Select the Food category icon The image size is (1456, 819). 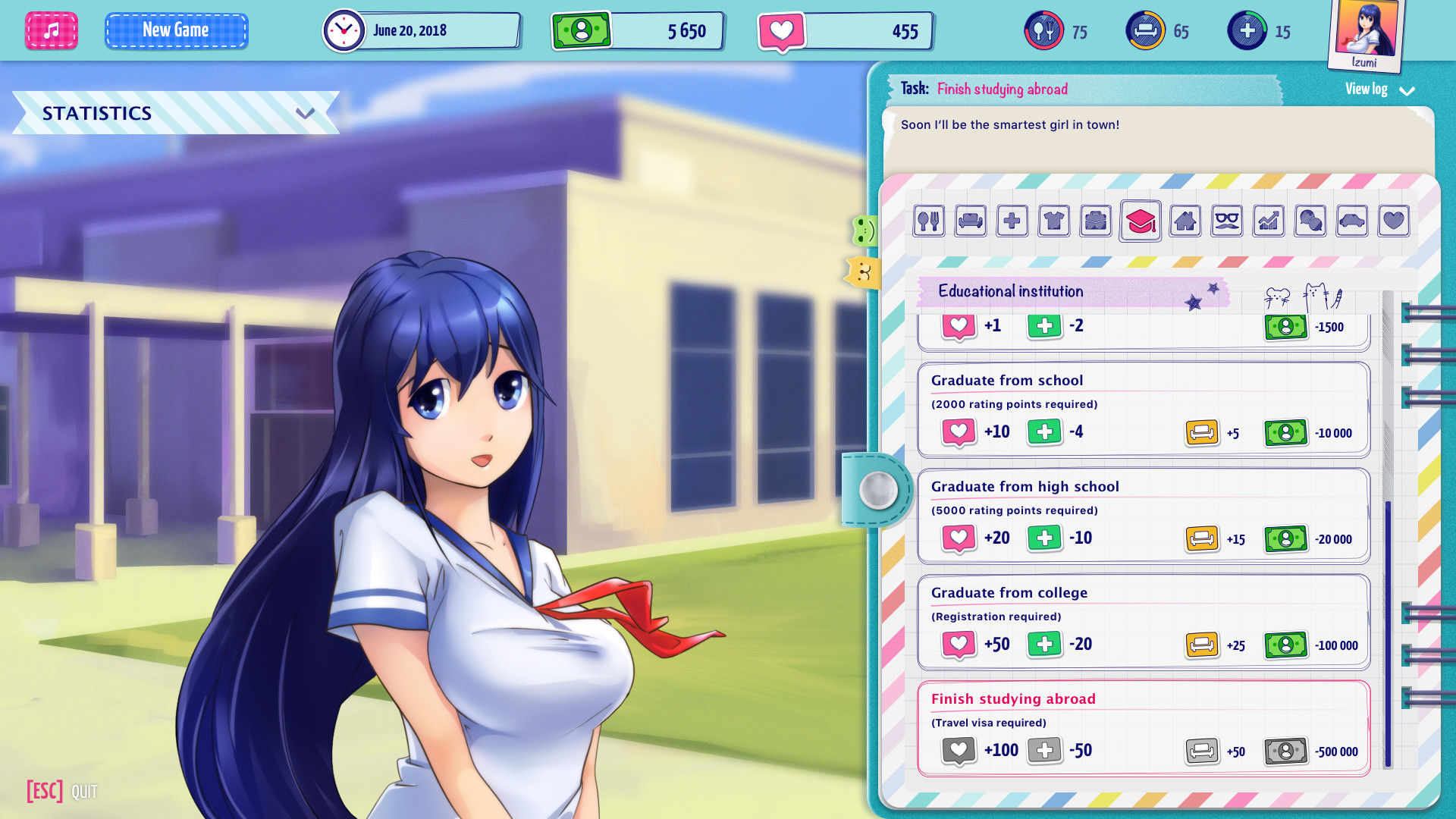point(928,221)
